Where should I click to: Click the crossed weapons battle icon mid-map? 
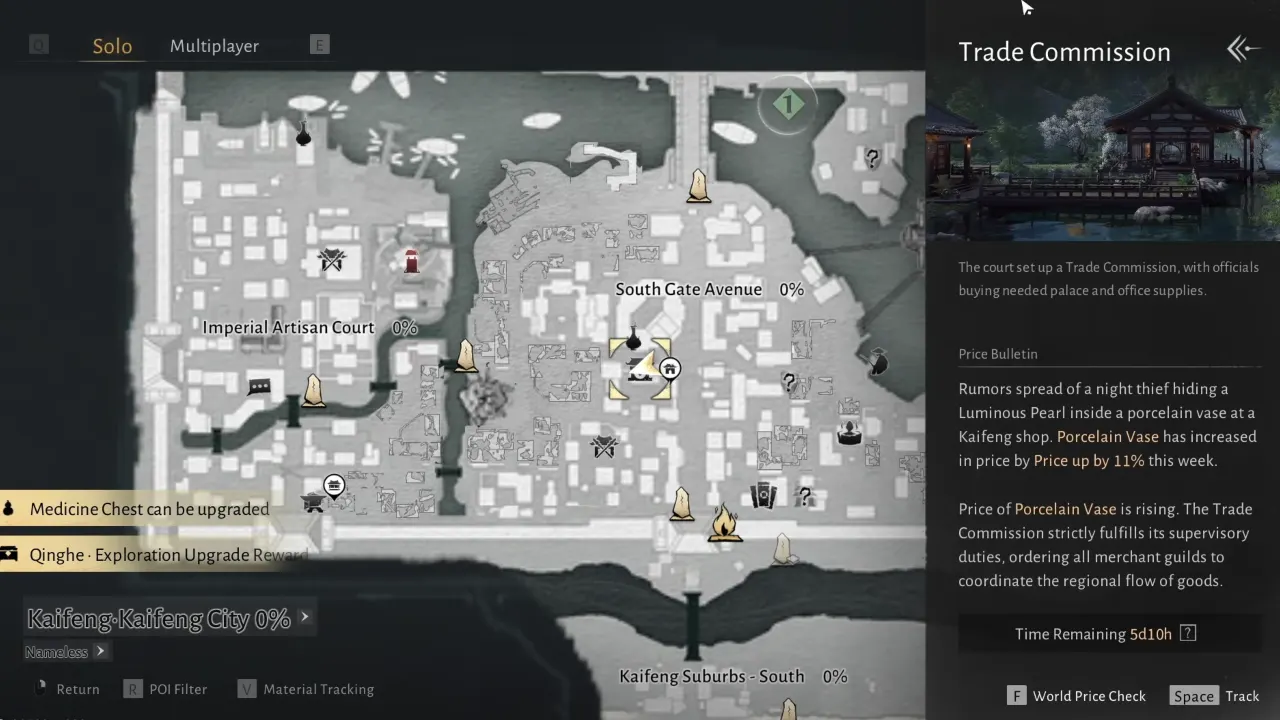point(603,448)
